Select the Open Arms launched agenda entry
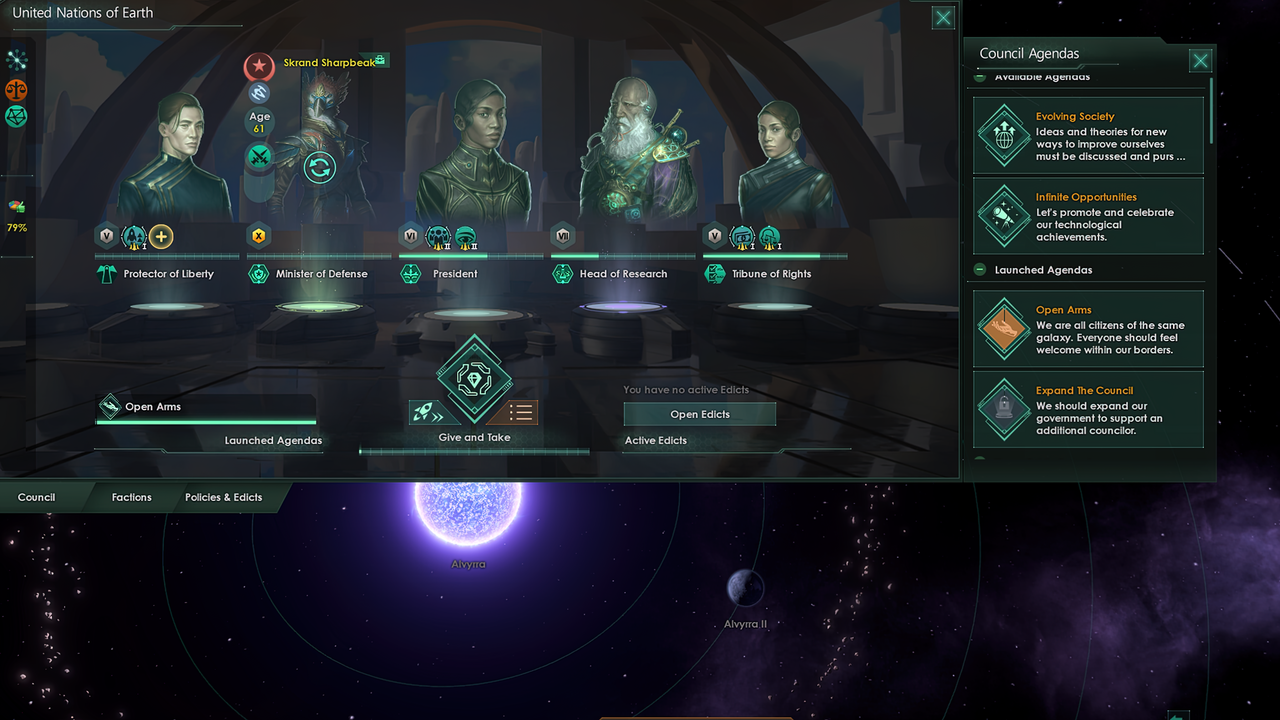 point(1087,328)
